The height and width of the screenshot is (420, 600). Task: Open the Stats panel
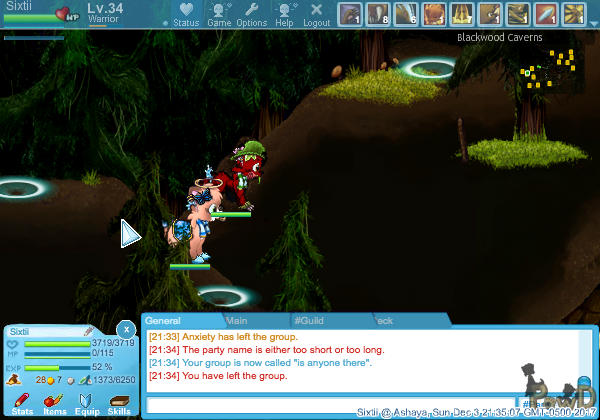[x=22, y=403]
